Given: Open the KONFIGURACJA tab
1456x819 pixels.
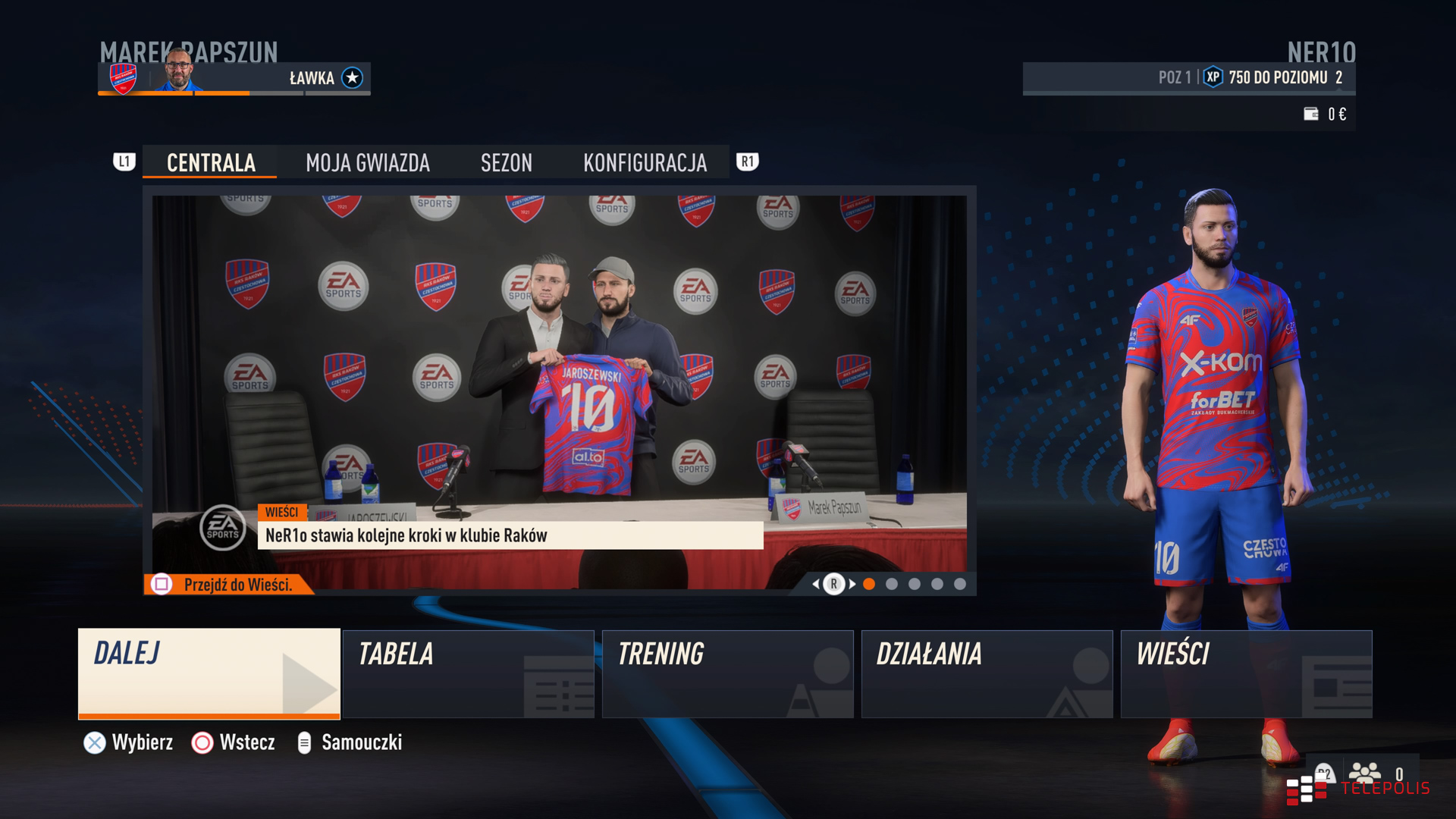Looking at the screenshot, I should tap(644, 162).
